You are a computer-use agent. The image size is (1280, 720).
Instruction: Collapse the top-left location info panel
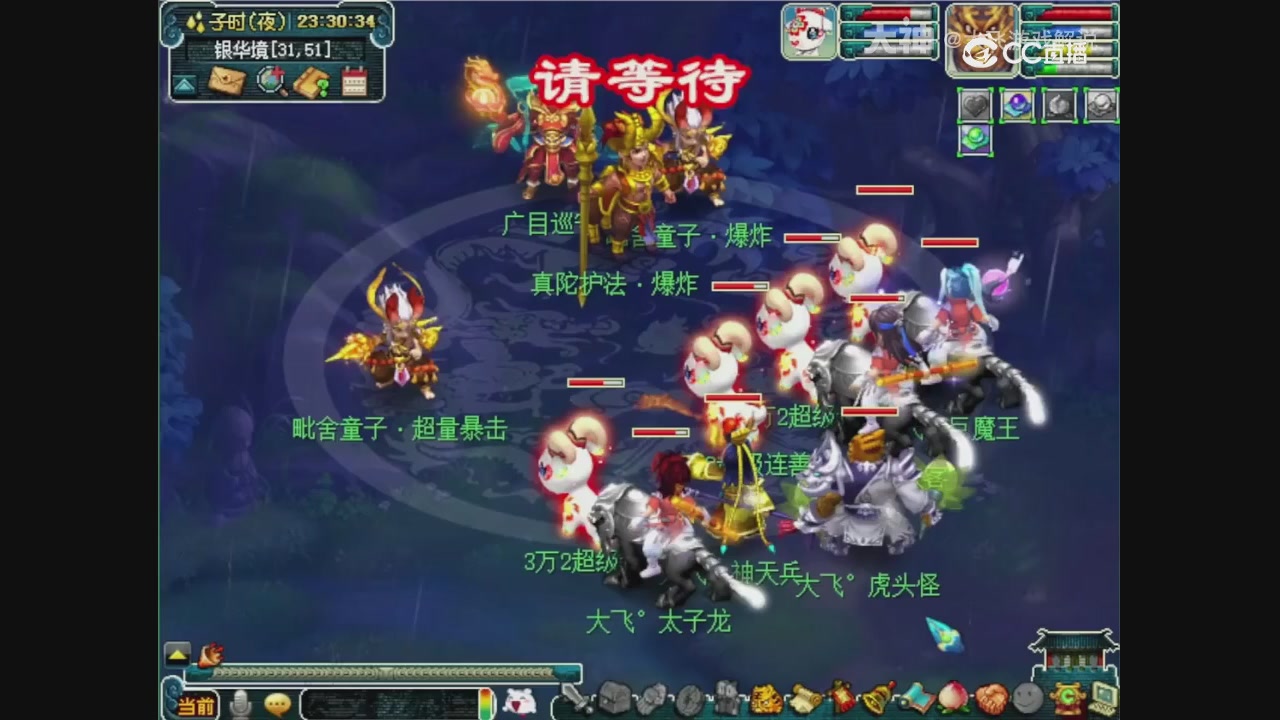pyautogui.click(x=184, y=84)
